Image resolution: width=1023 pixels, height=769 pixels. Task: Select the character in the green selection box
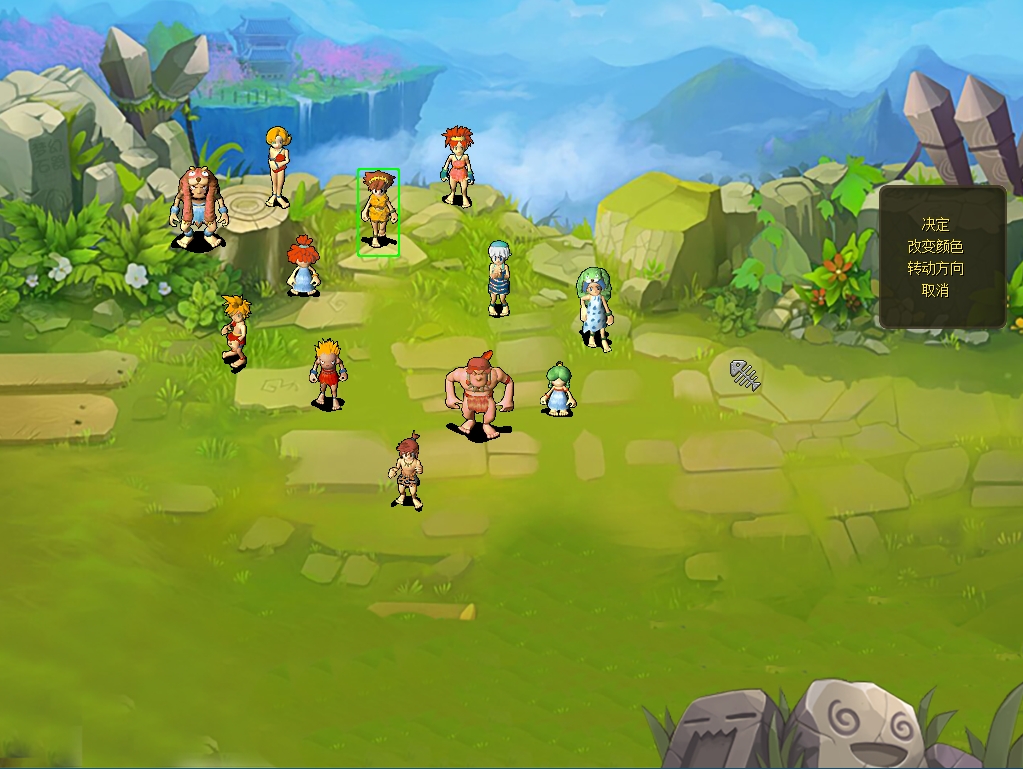378,210
